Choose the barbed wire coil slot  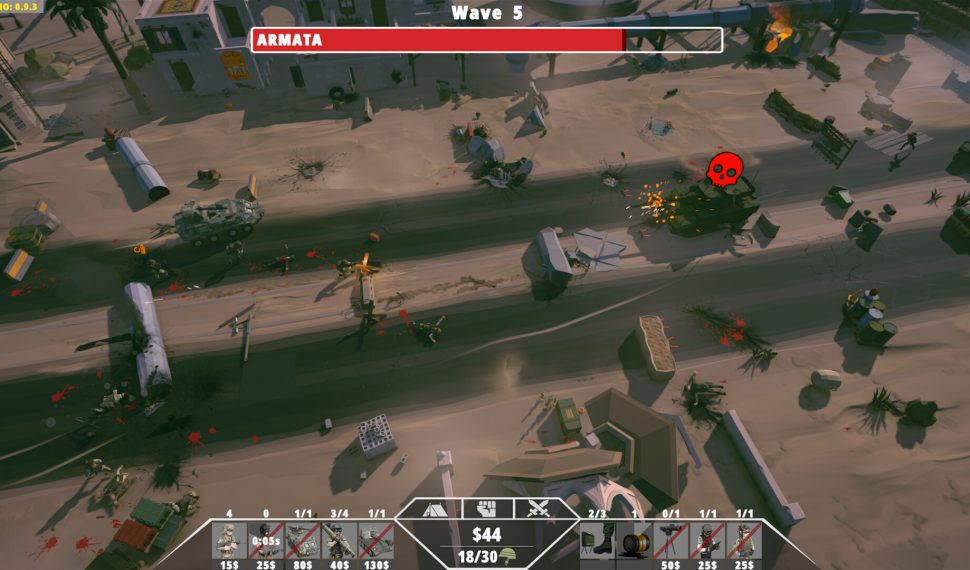pos(633,541)
